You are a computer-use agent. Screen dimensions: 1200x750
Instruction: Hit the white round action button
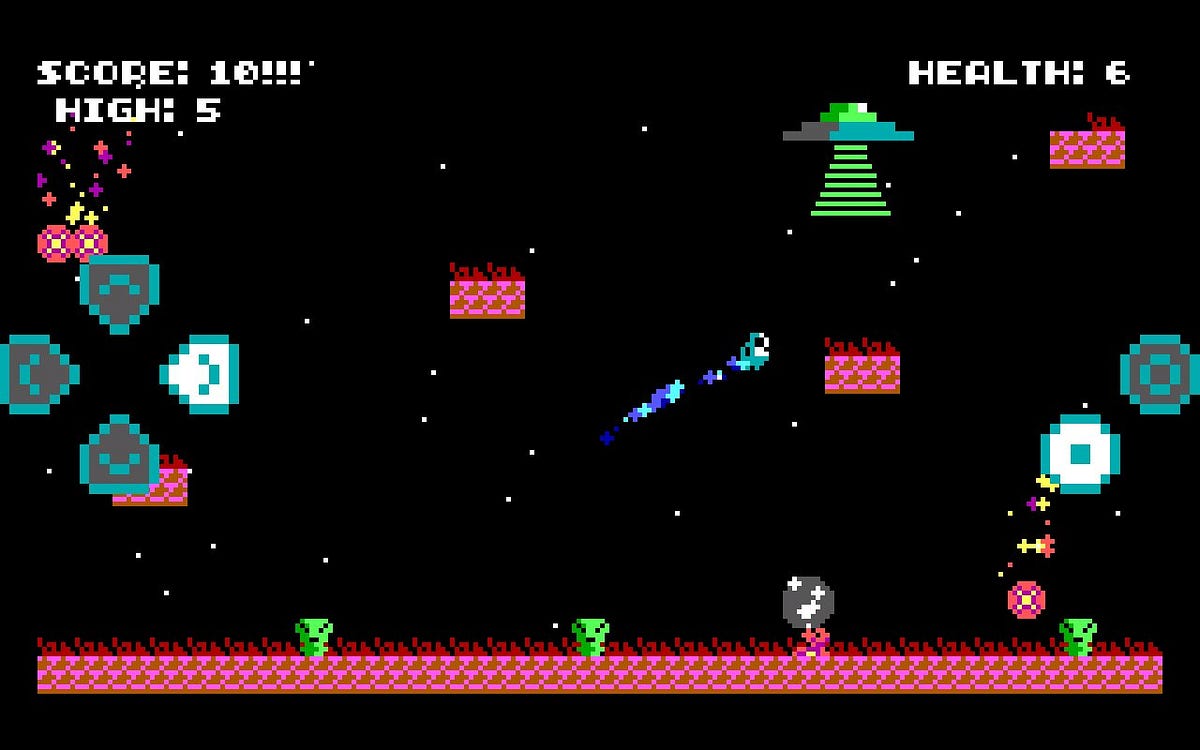(x=1079, y=454)
